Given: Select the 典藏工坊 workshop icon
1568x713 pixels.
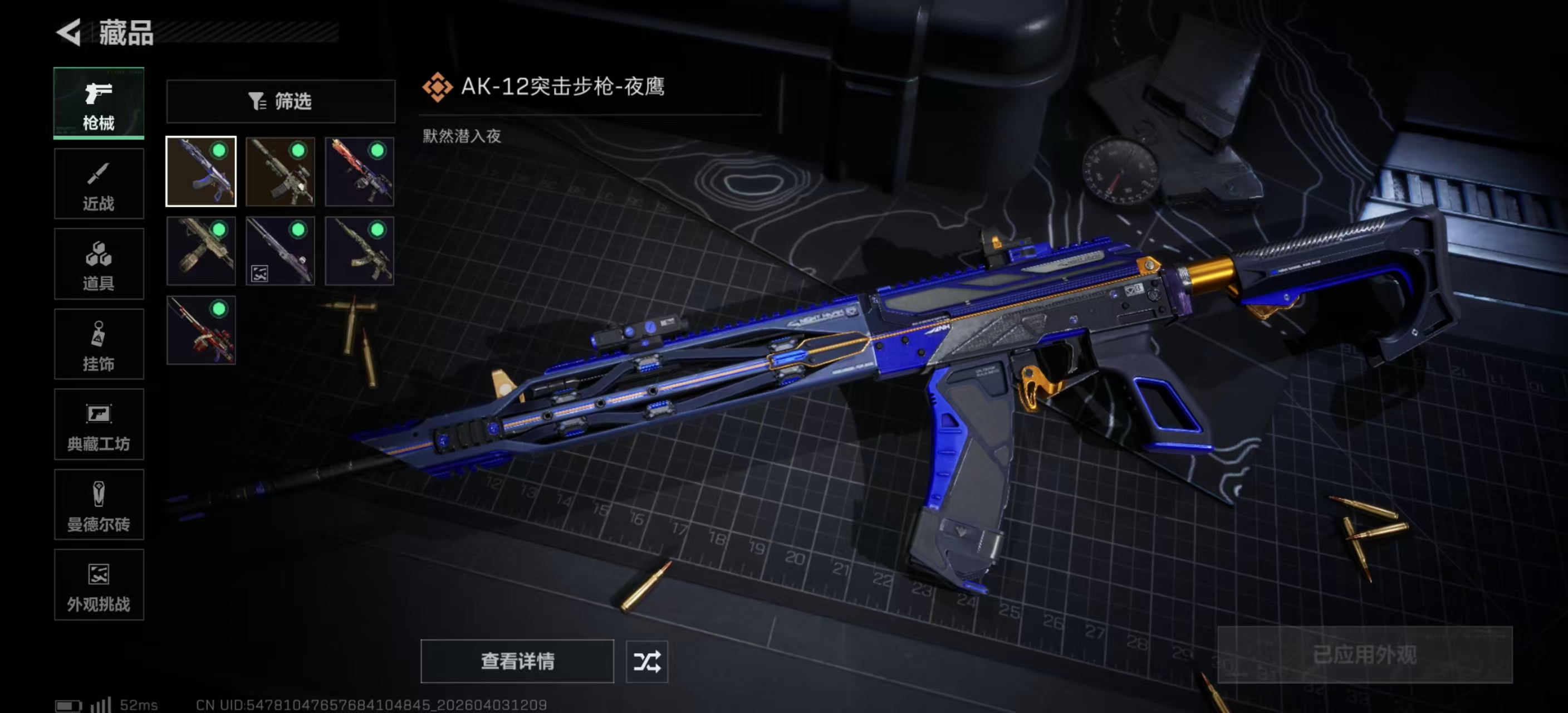Looking at the screenshot, I should click(99, 425).
